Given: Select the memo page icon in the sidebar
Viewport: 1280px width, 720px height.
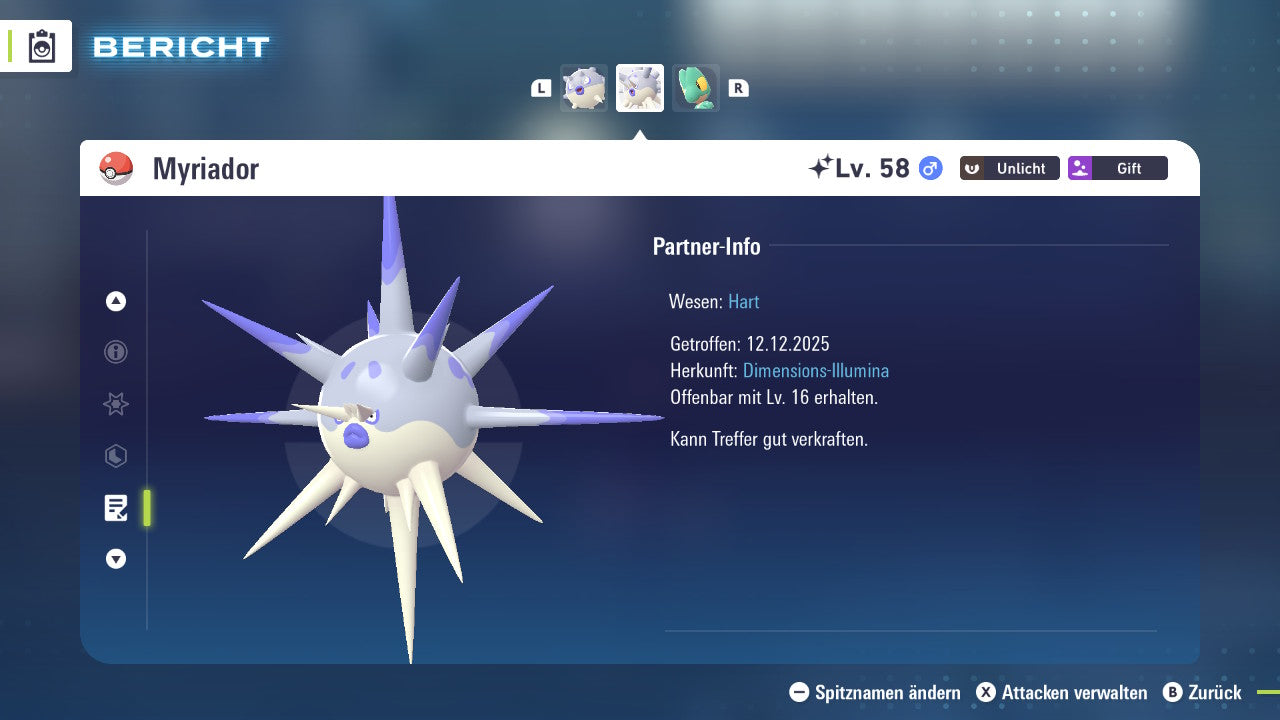Looking at the screenshot, I should (116, 508).
